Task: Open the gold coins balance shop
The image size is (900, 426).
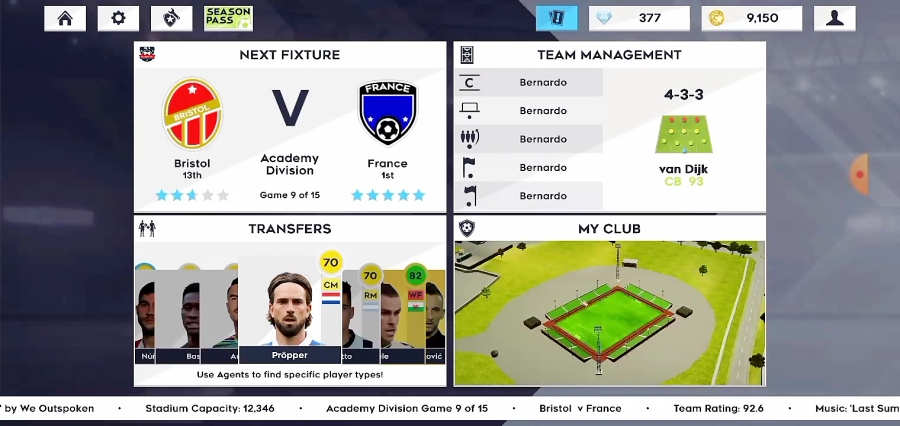Action: click(754, 18)
